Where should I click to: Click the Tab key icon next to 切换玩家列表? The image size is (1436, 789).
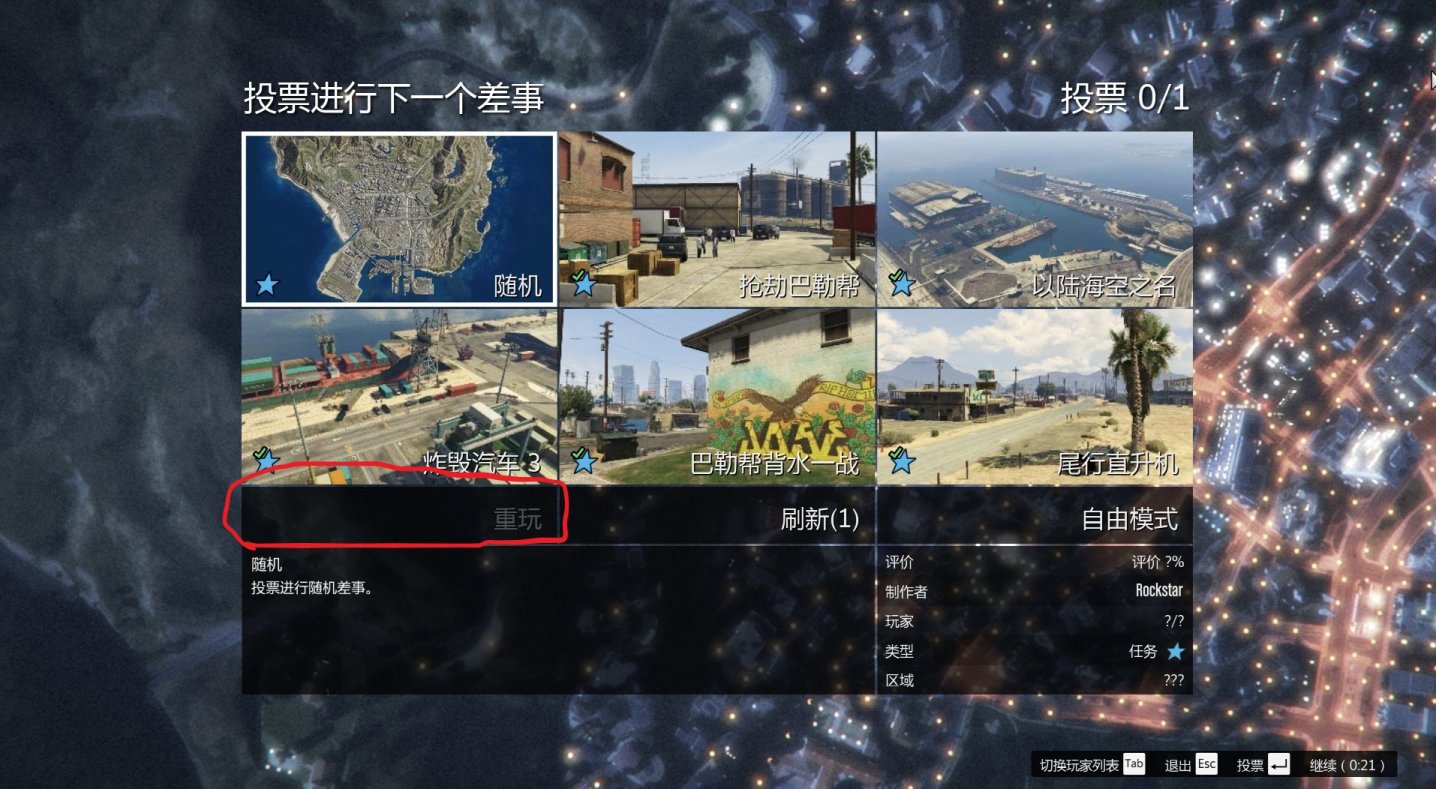pyautogui.click(x=1133, y=763)
